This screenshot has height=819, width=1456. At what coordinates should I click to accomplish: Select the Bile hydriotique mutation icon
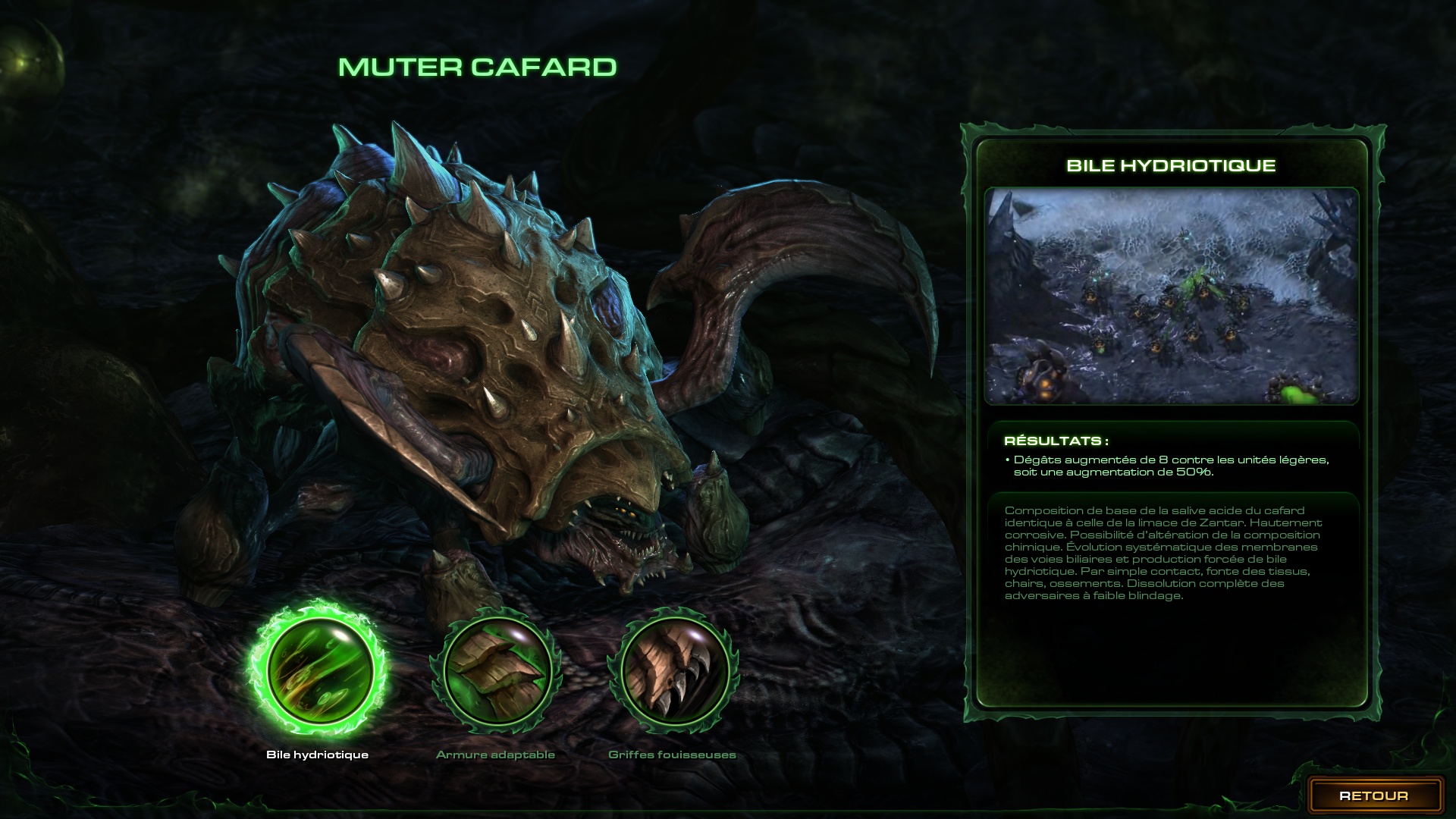click(318, 668)
